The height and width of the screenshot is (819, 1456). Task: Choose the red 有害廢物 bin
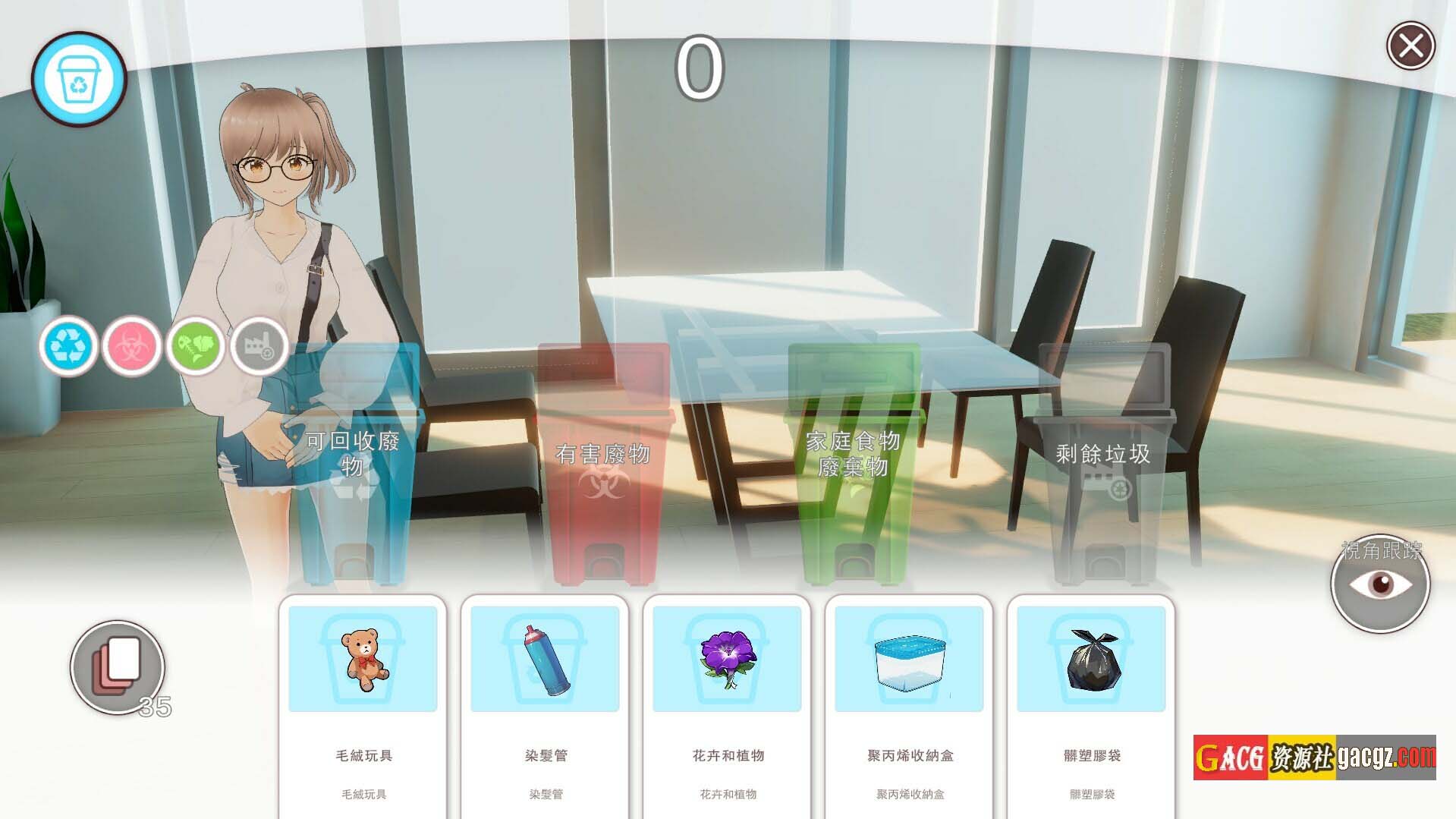point(604,465)
